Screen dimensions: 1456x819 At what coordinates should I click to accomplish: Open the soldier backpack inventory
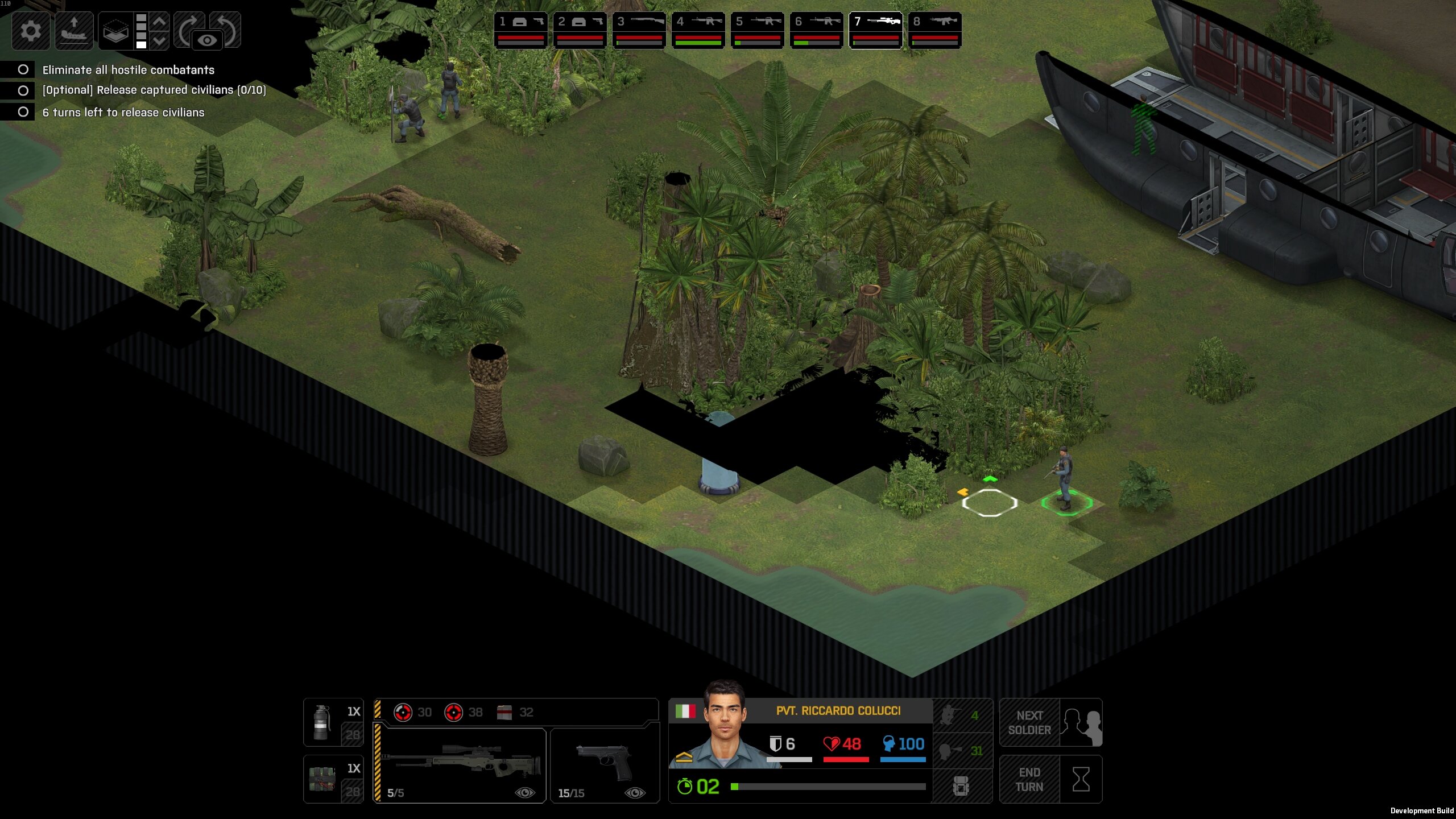tap(962, 787)
